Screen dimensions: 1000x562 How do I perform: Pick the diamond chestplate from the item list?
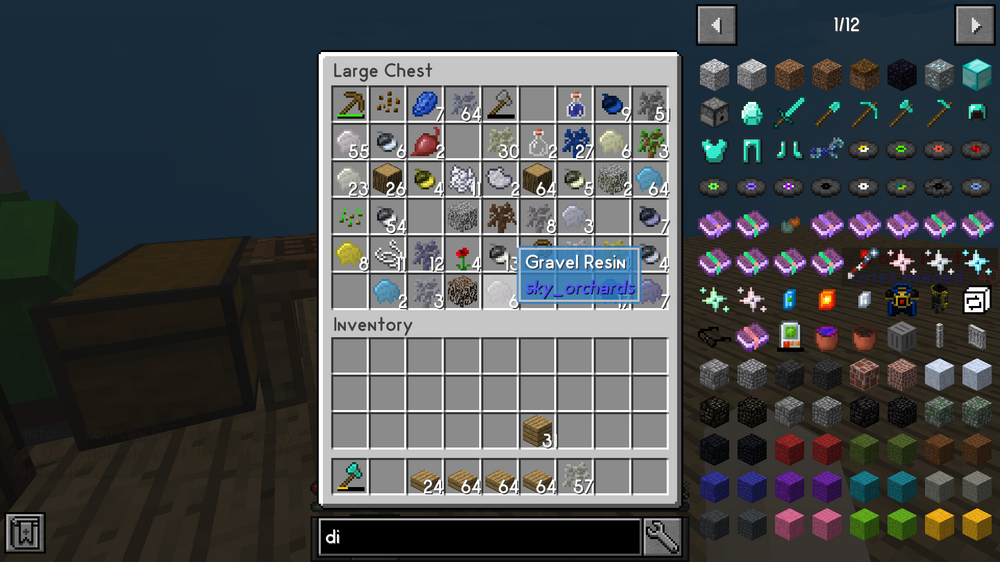coord(714,150)
